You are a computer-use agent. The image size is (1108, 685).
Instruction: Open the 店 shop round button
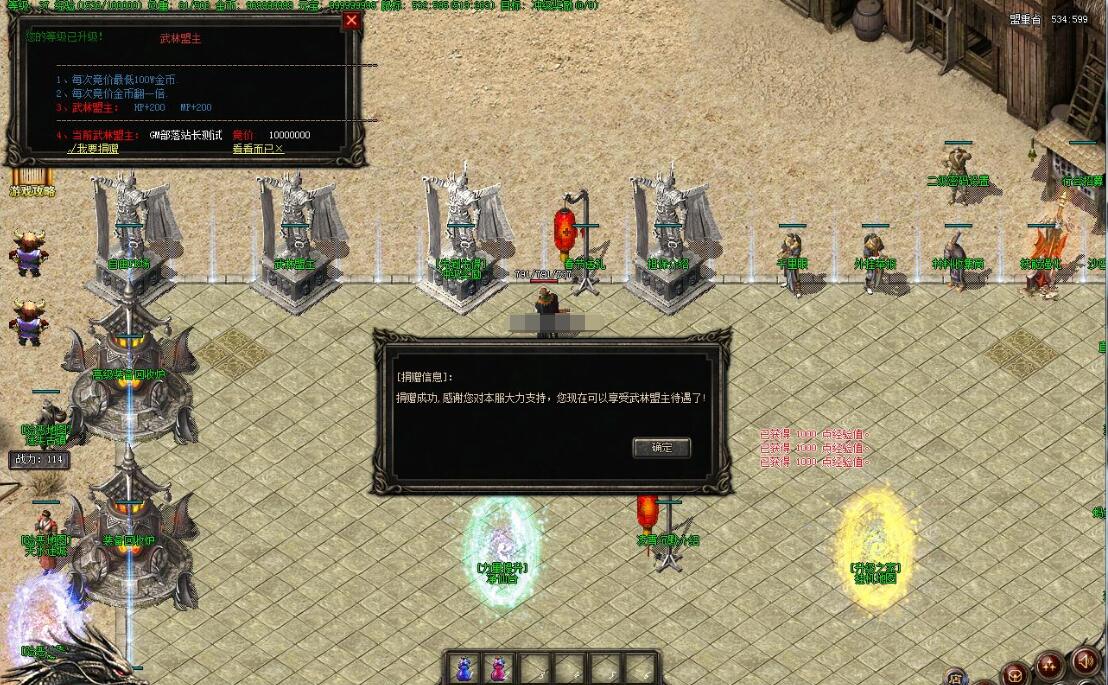tap(956, 676)
